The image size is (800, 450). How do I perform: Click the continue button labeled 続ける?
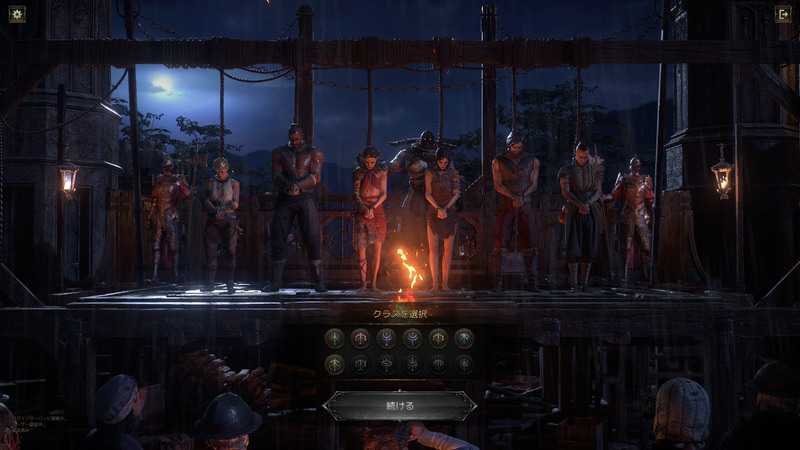tap(399, 405)
